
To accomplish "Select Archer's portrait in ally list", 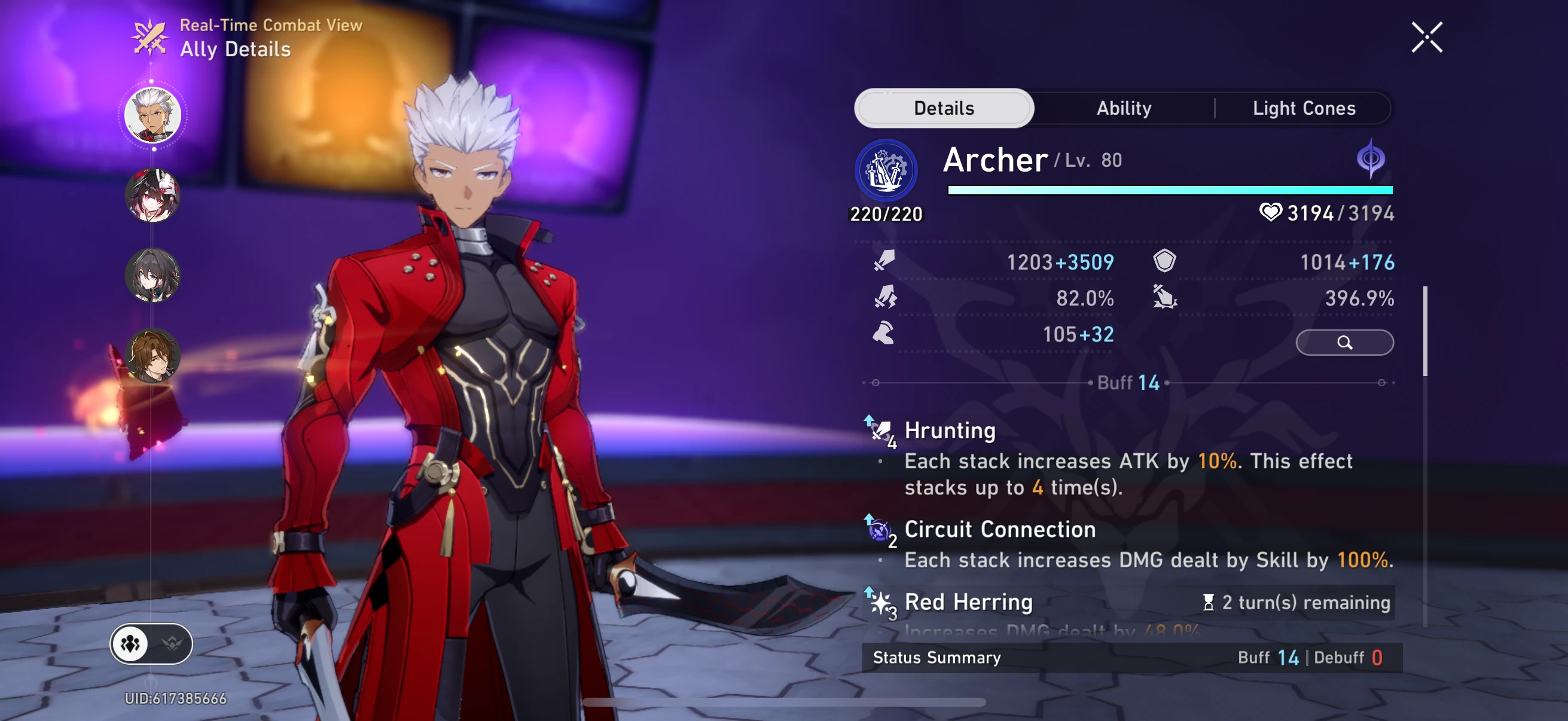I will [x=152, y=114].
